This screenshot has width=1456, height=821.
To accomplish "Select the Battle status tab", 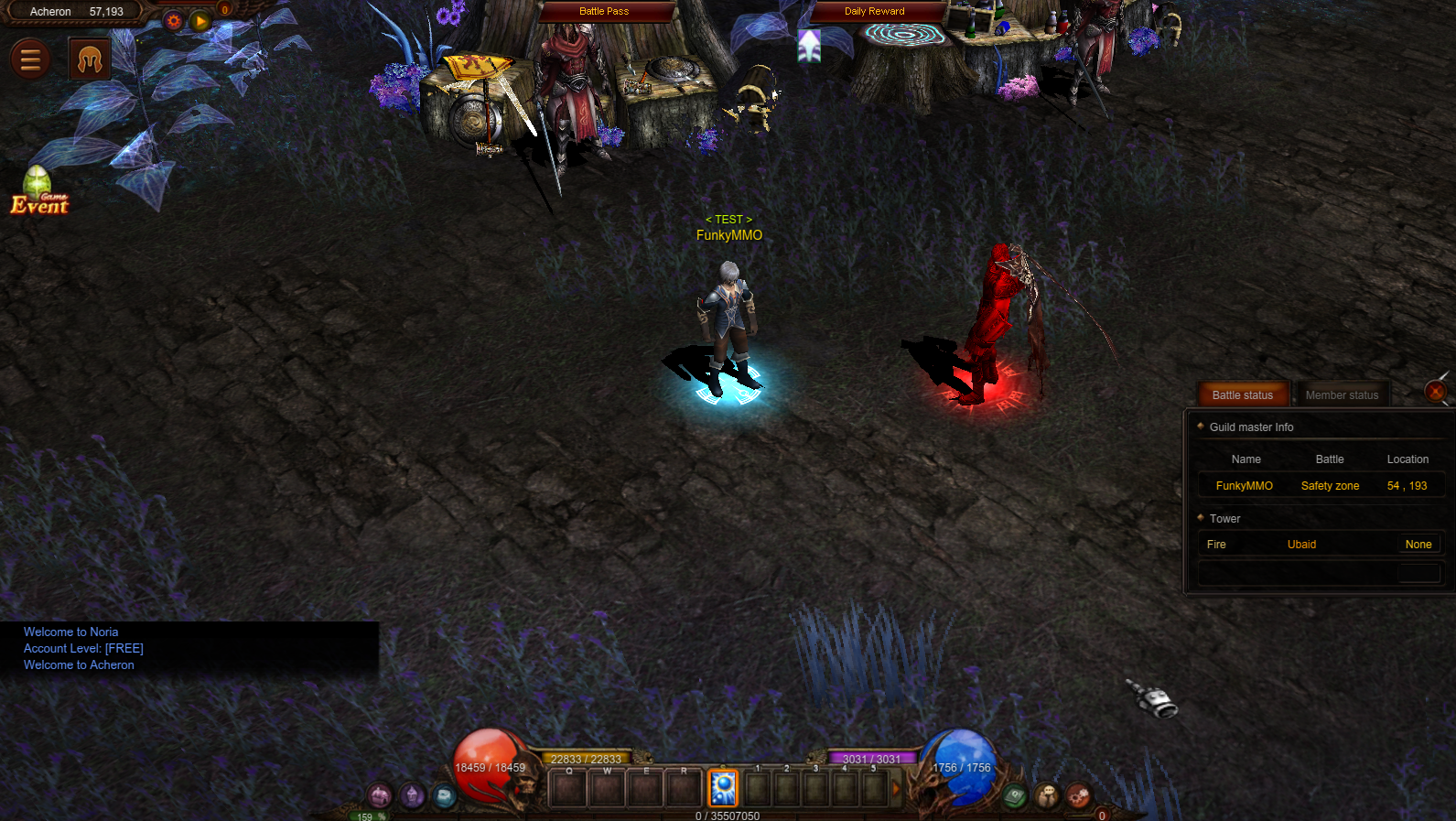I will point(1242,395).
